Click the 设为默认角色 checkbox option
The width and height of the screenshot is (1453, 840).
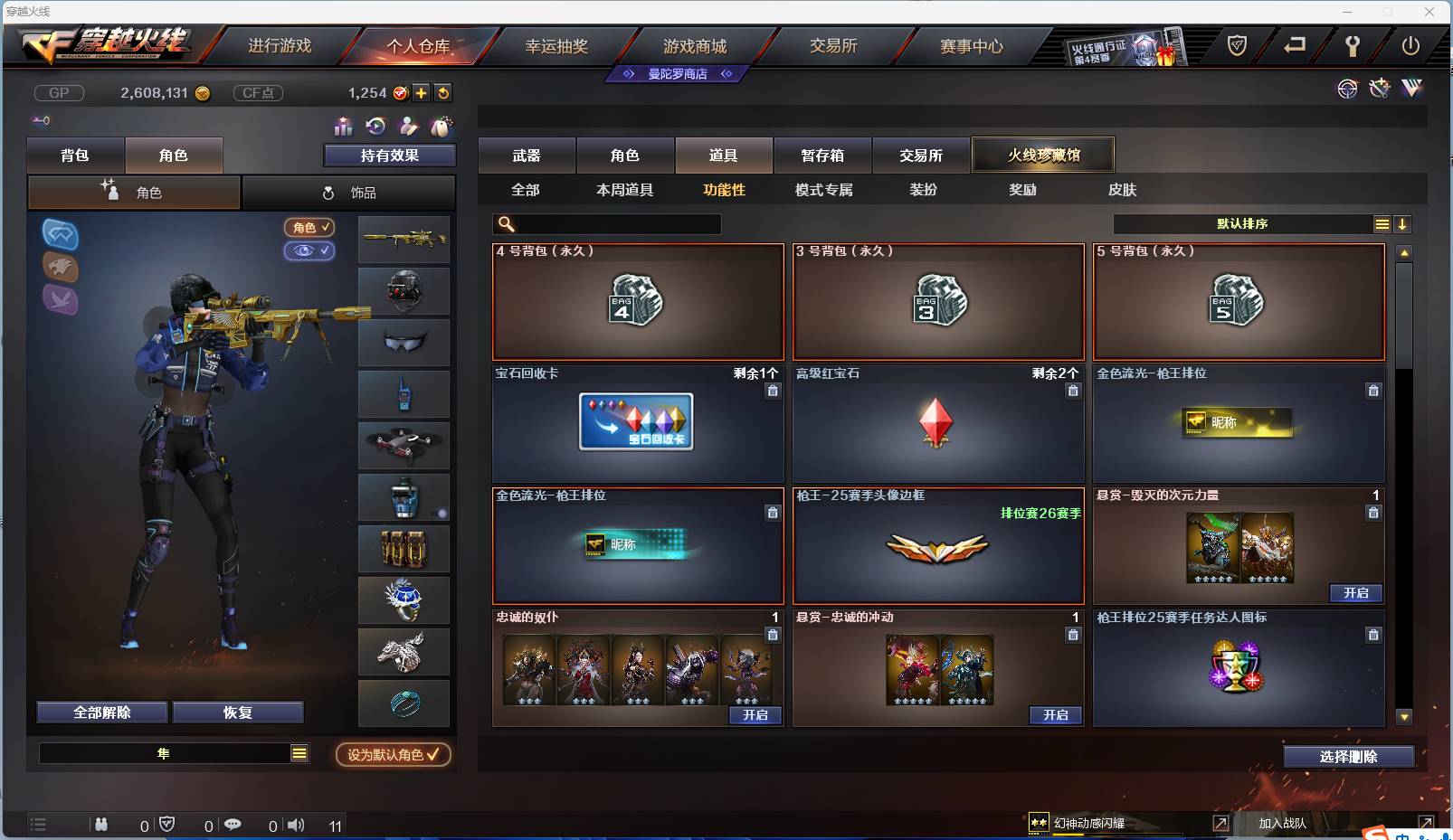(x=393, y=756)
